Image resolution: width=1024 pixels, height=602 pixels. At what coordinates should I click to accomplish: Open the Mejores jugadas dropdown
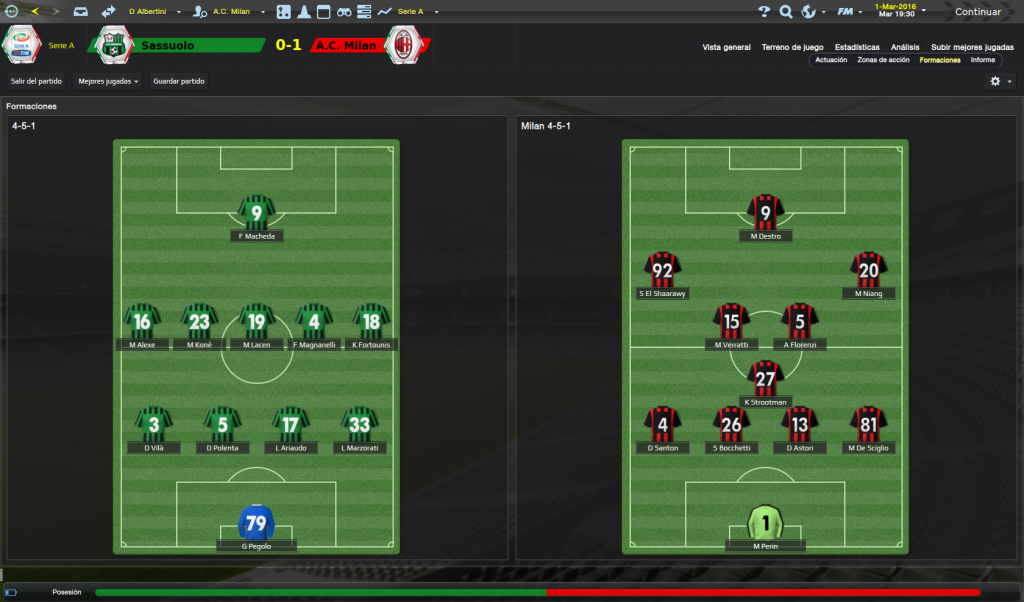108,81
